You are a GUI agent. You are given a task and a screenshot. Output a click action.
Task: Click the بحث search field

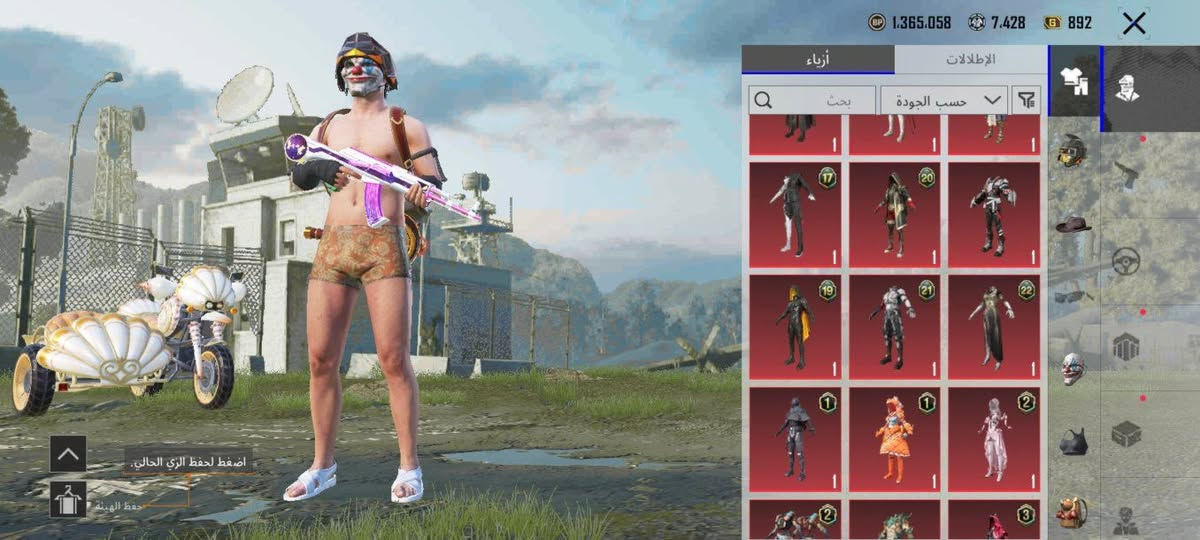812,100
